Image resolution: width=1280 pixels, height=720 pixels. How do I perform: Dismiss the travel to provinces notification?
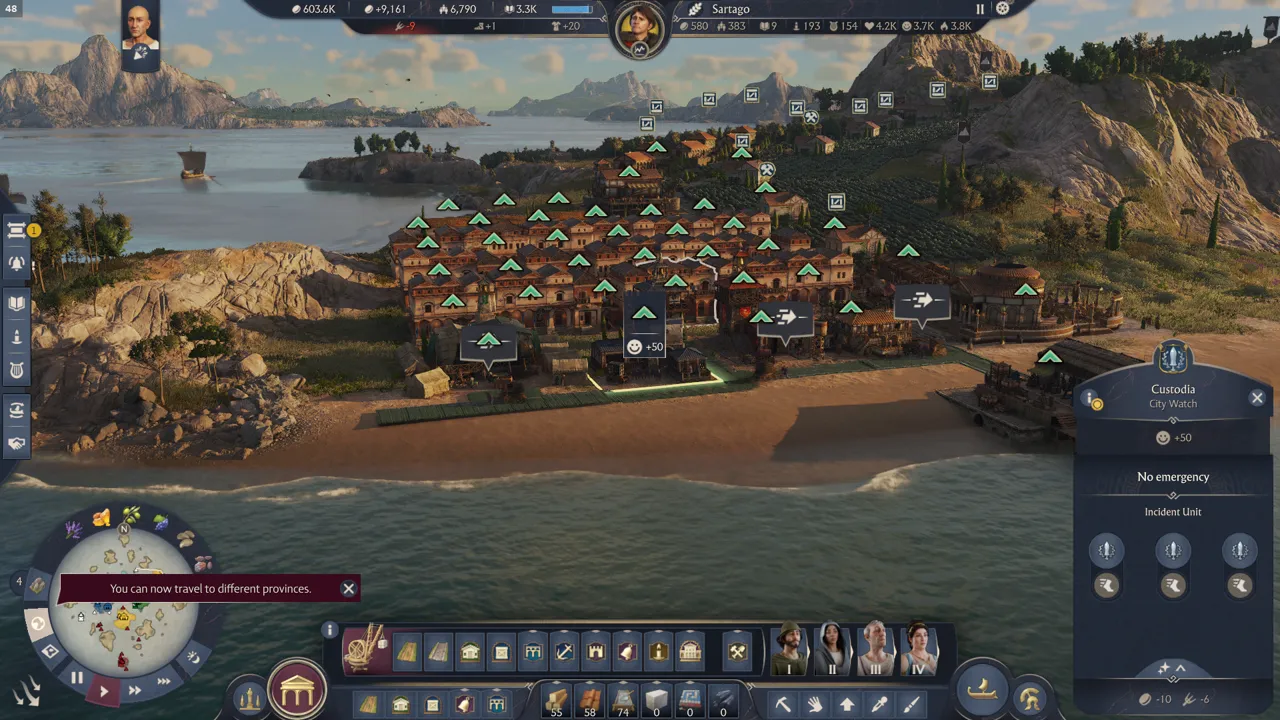348,588
